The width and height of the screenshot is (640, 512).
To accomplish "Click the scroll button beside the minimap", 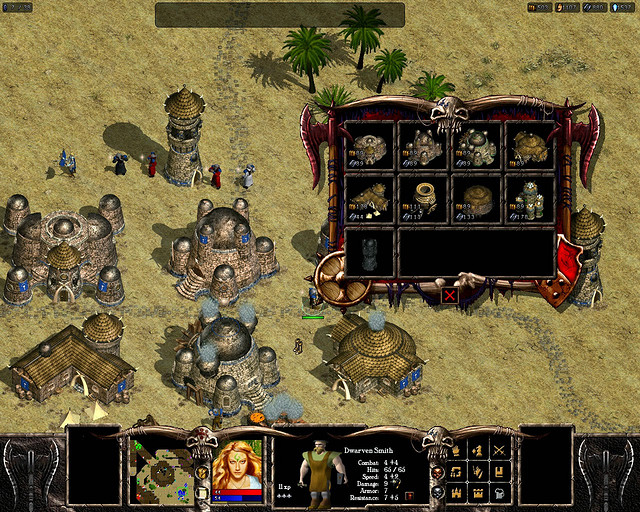I will click(202, 492).
